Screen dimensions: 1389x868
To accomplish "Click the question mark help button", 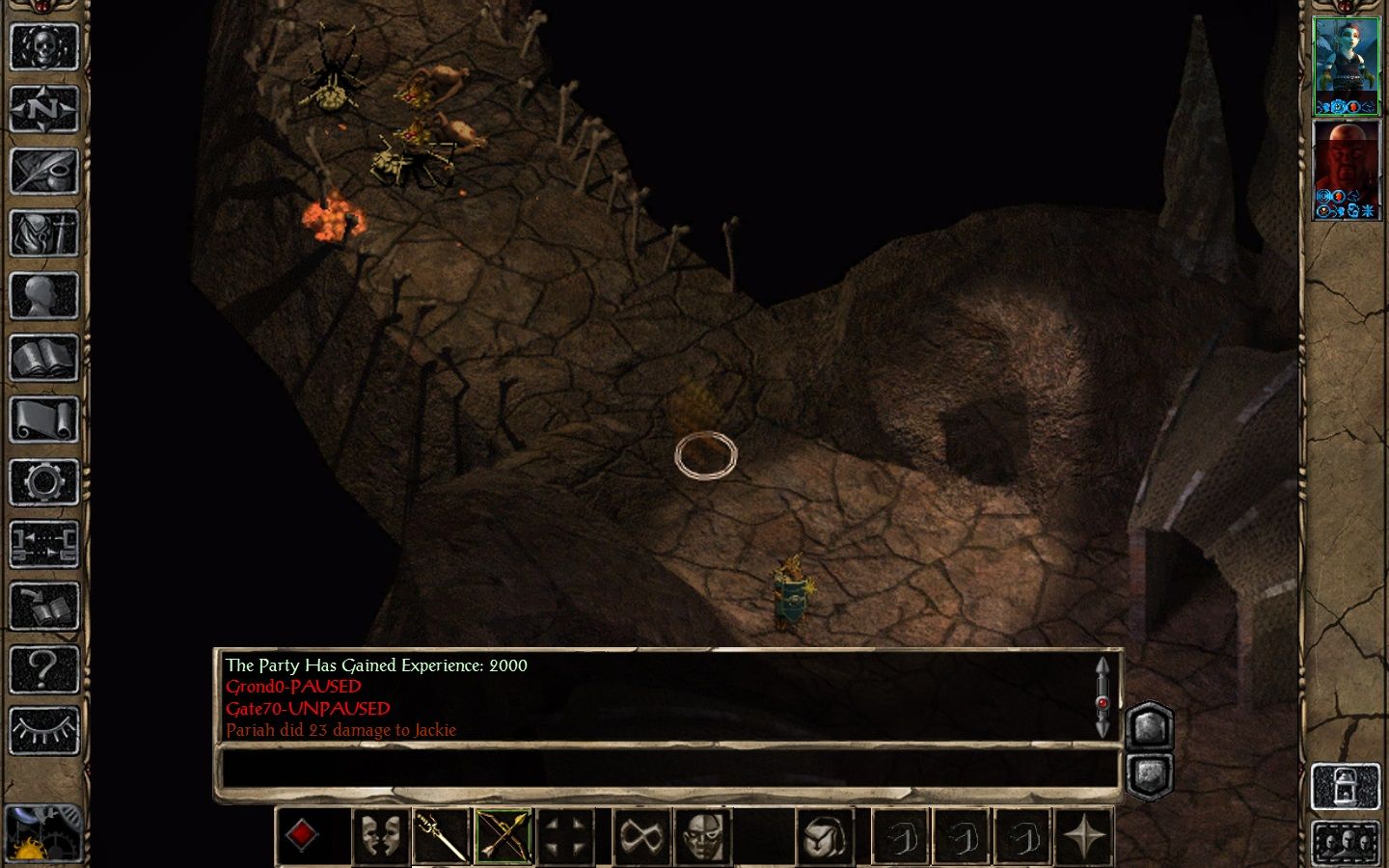I will point(43,667).
